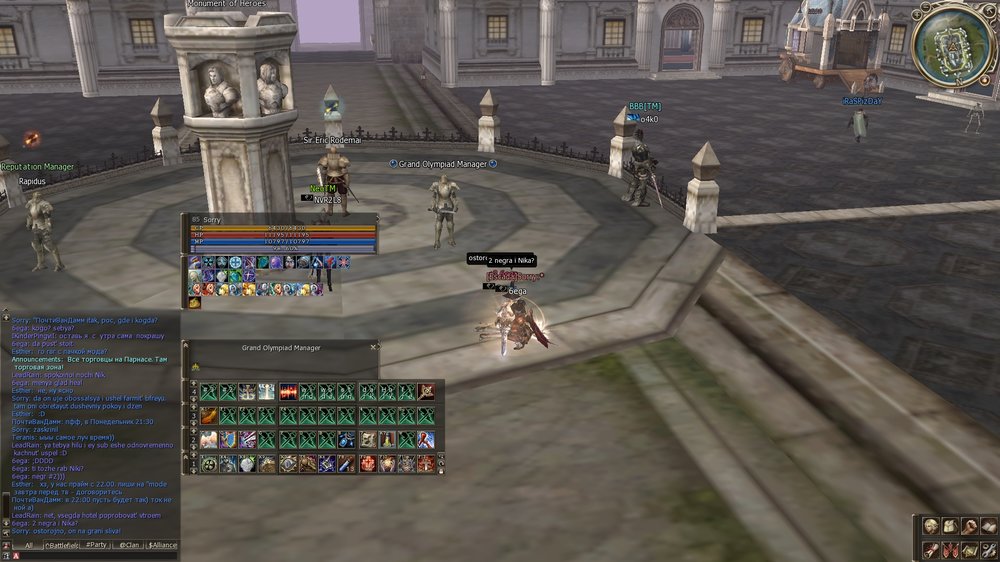Viewport: 1000px width, 562px height.
Task: Switch chat to the All tab
Action: pyautogui.click(x=29, y=545)
